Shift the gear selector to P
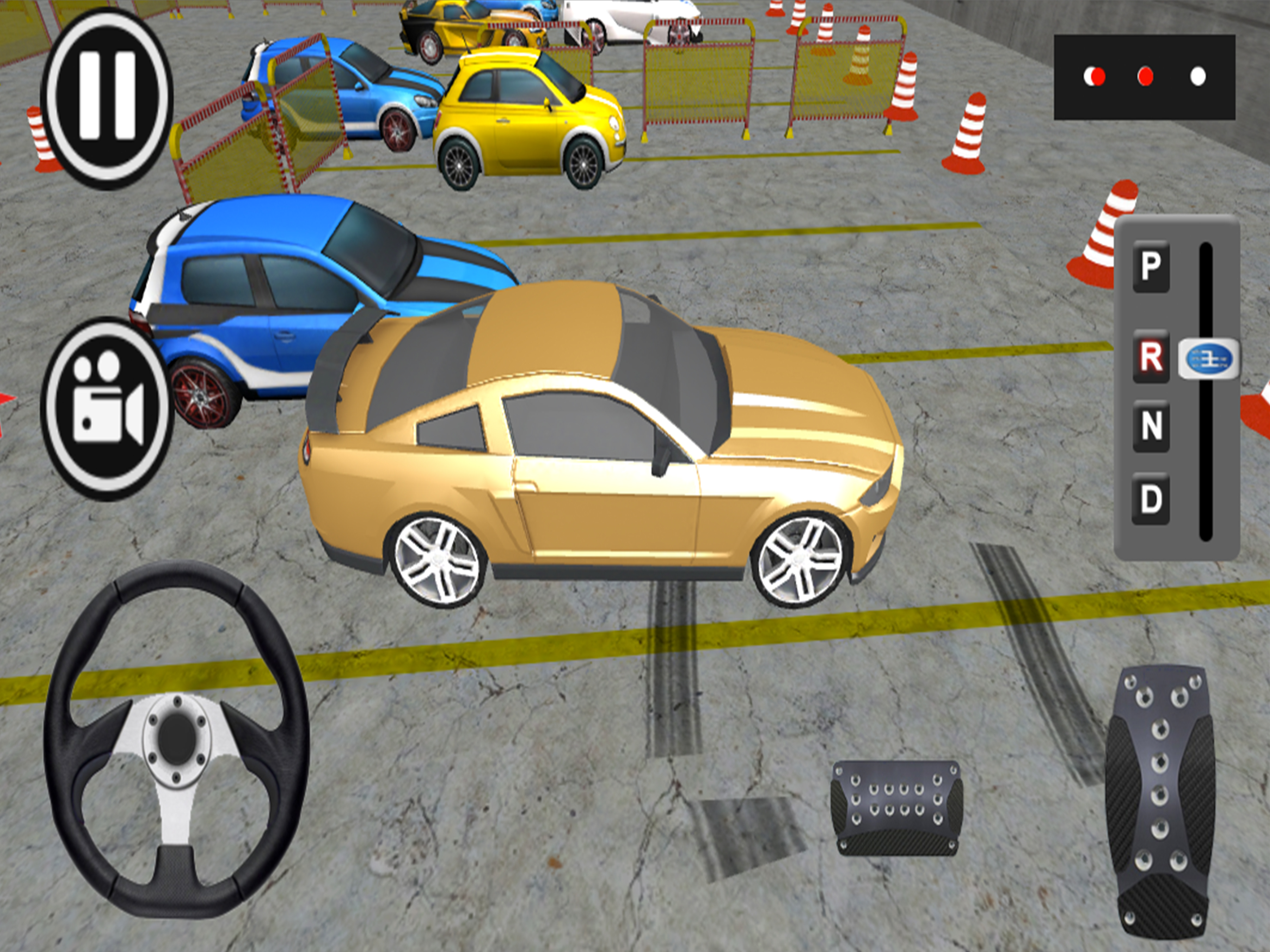This screenshot has width=1270, height=952. click(x=1151, y=266)
